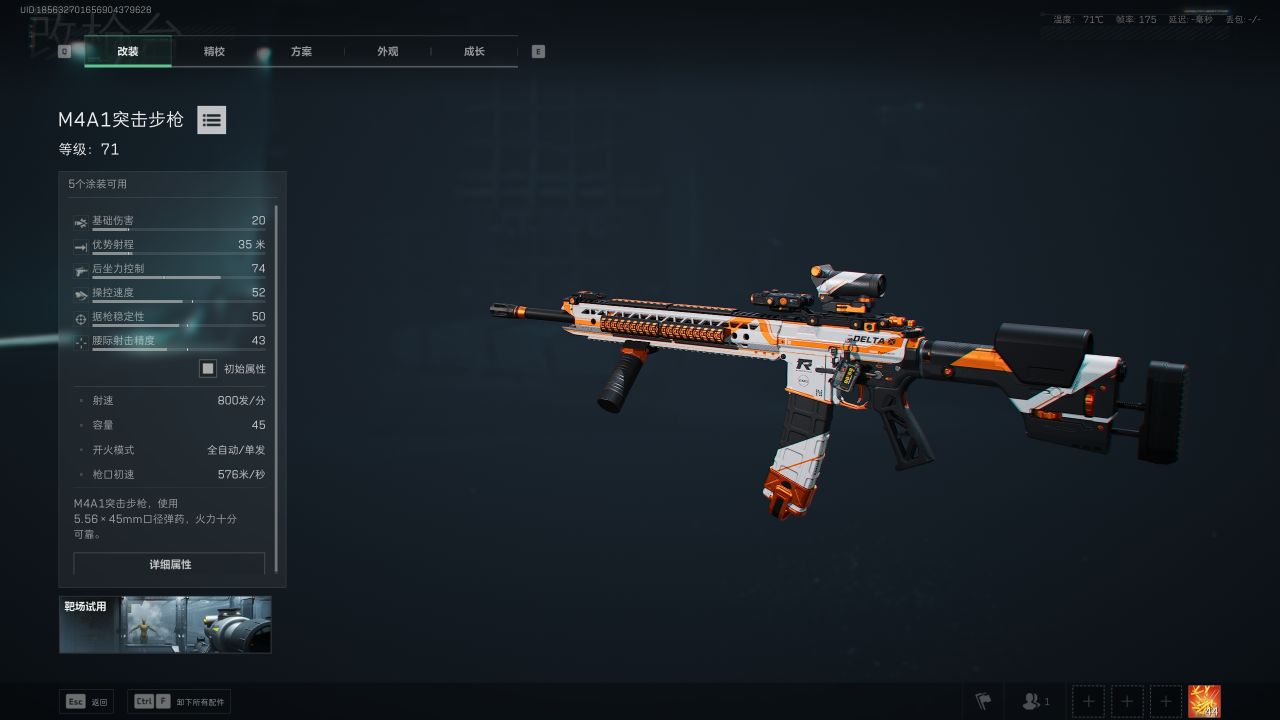Viewport: 1280px width, 720px height.
Task: Click the 返回 back button
Action: click(x=87, y=702)
